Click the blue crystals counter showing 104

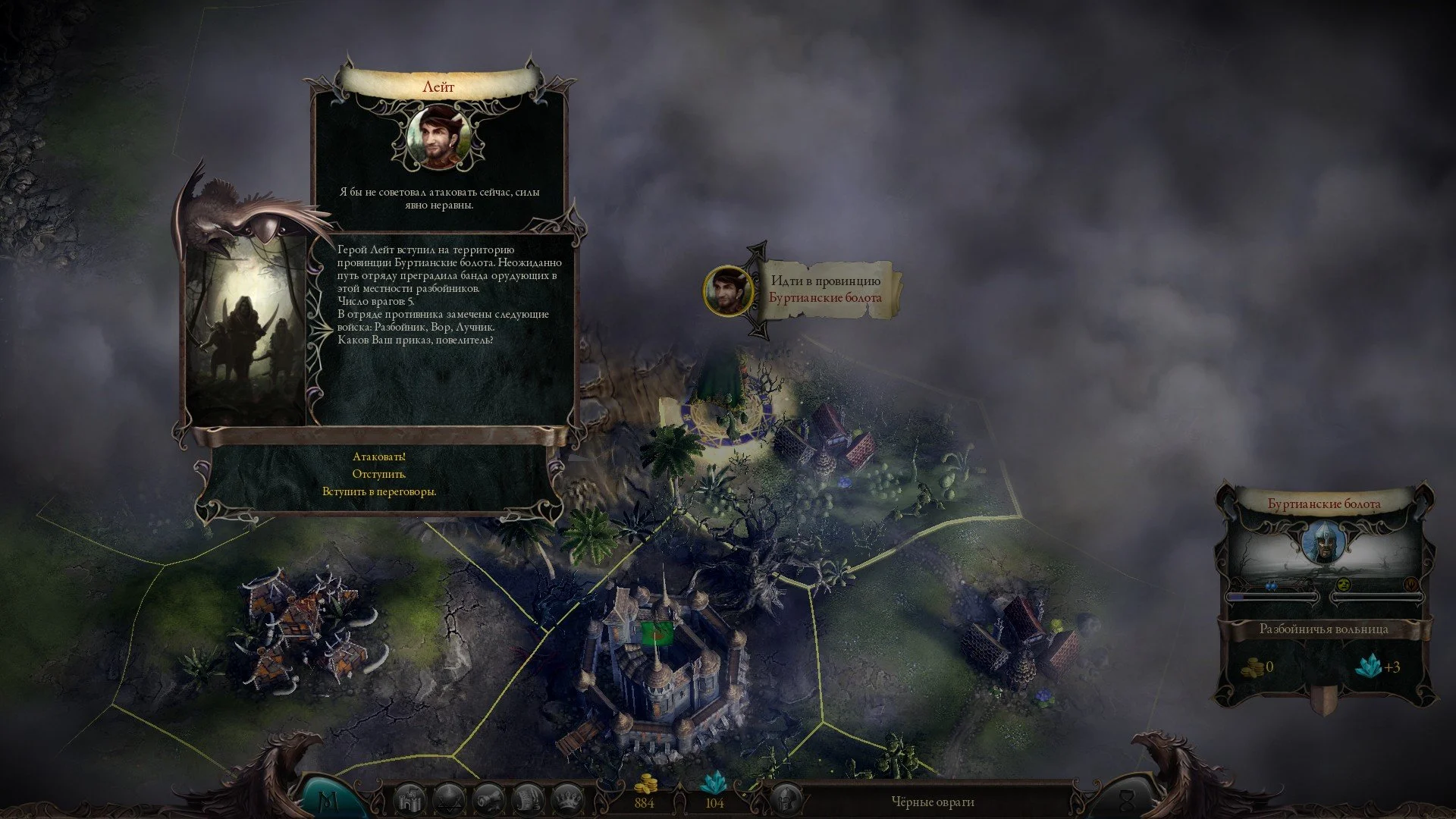[714, 802]
